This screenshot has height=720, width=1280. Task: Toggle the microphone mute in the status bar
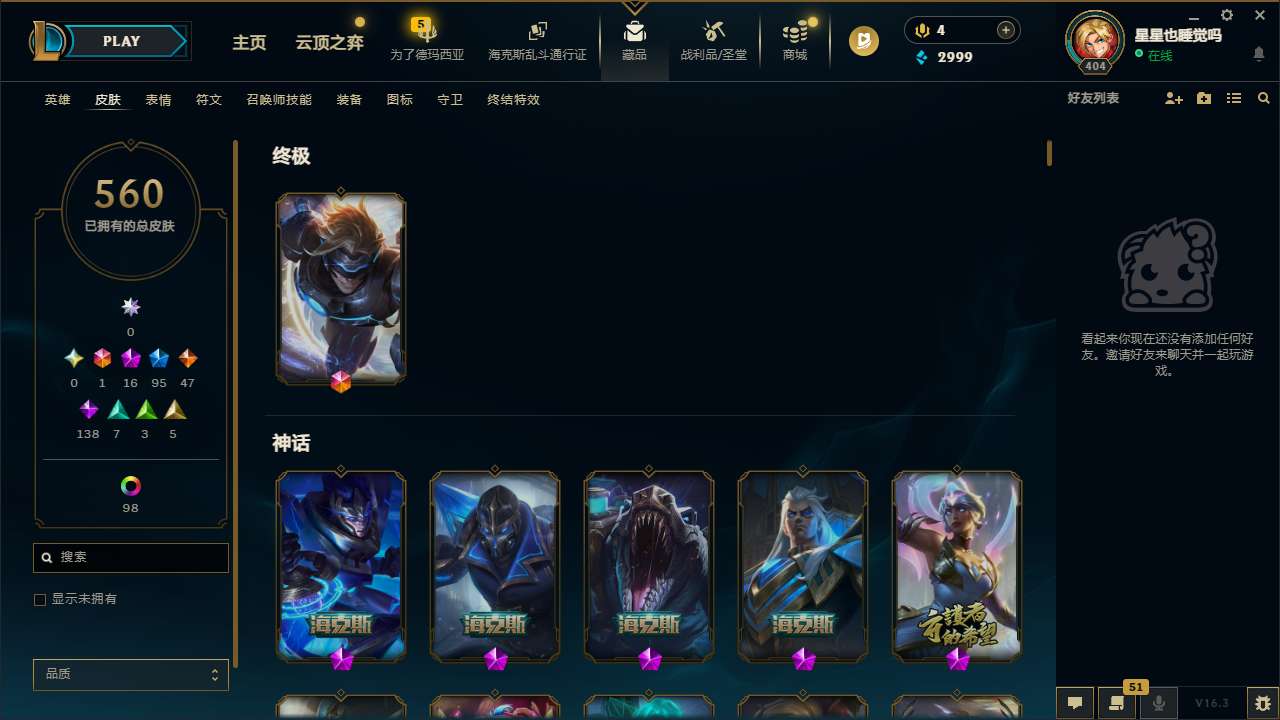pyautogui.click(x=1158, y=702)
